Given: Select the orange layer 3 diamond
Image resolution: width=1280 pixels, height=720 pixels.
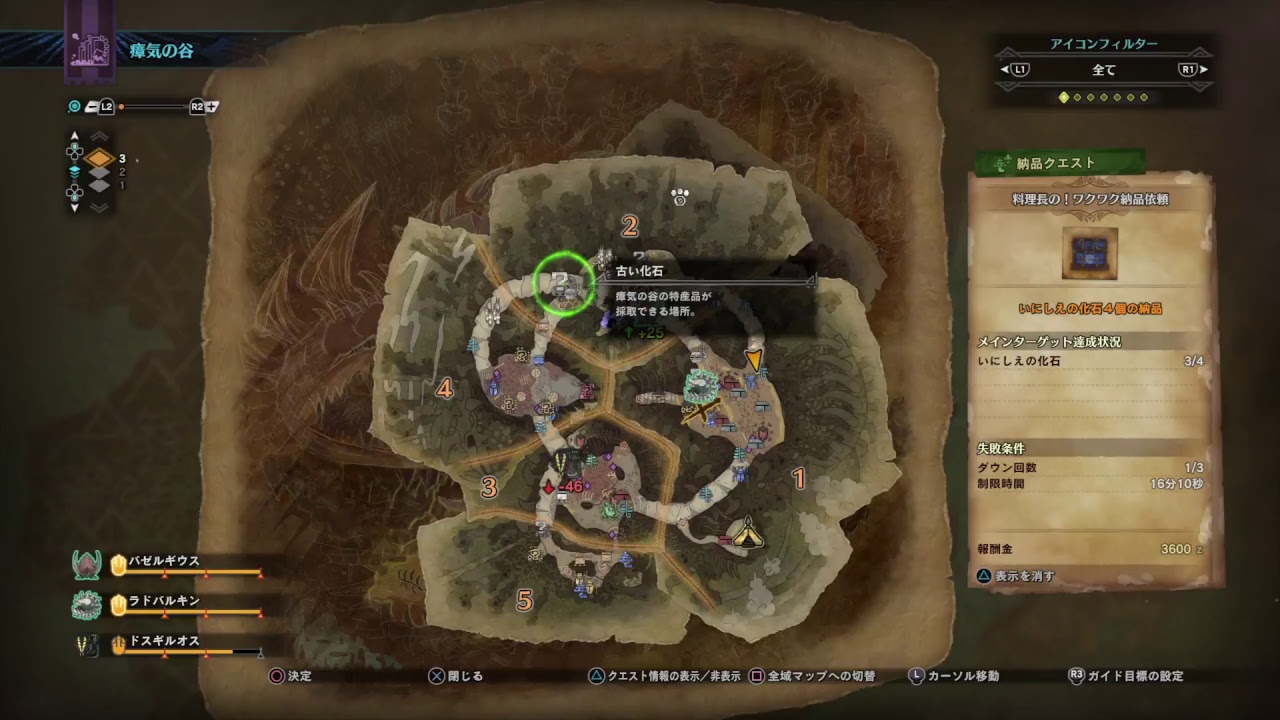Looking at the screenshot, I should click(99, 158).
